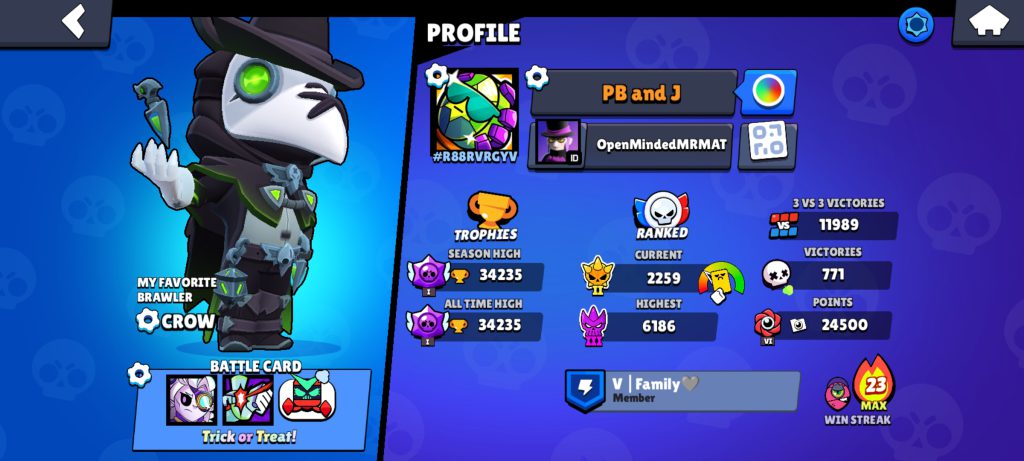Open the blue gear settings icon
Image resolution: width=1024 pixels, height=461 pixels.
click(915, 24)
